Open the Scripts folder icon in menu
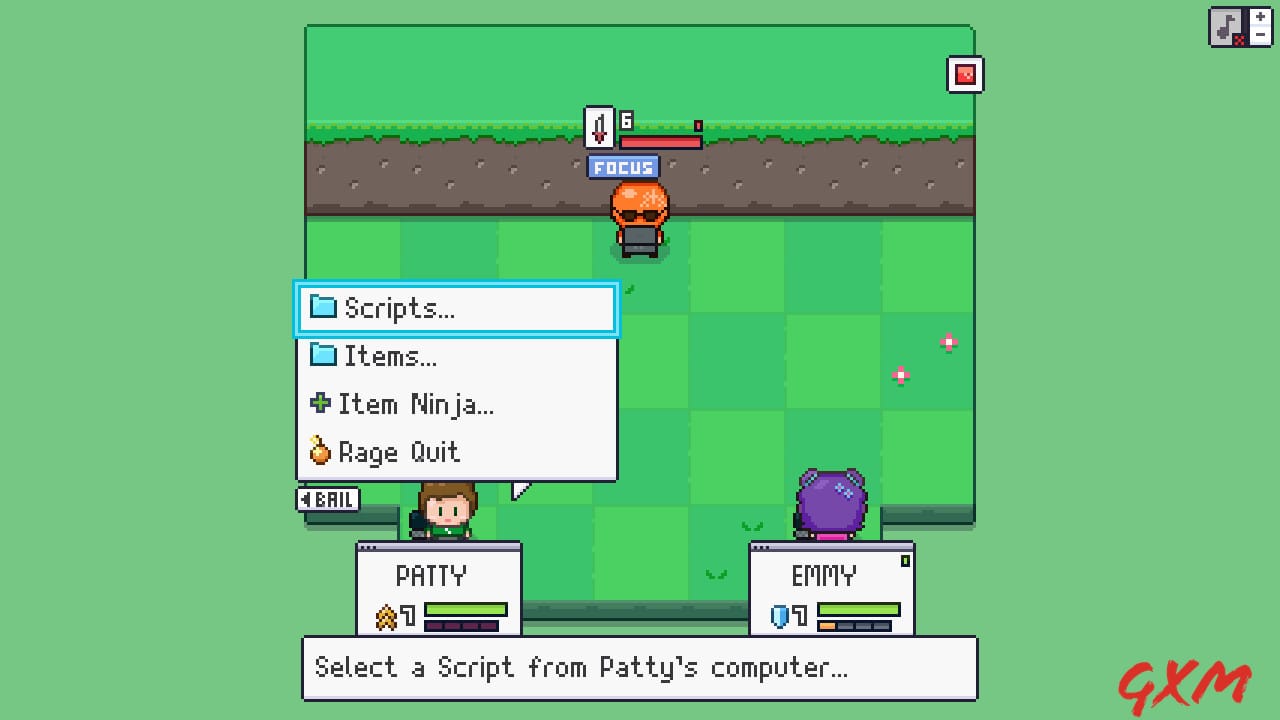The width and height of the screenshot is (1280, 720). (x=323, y=308)
